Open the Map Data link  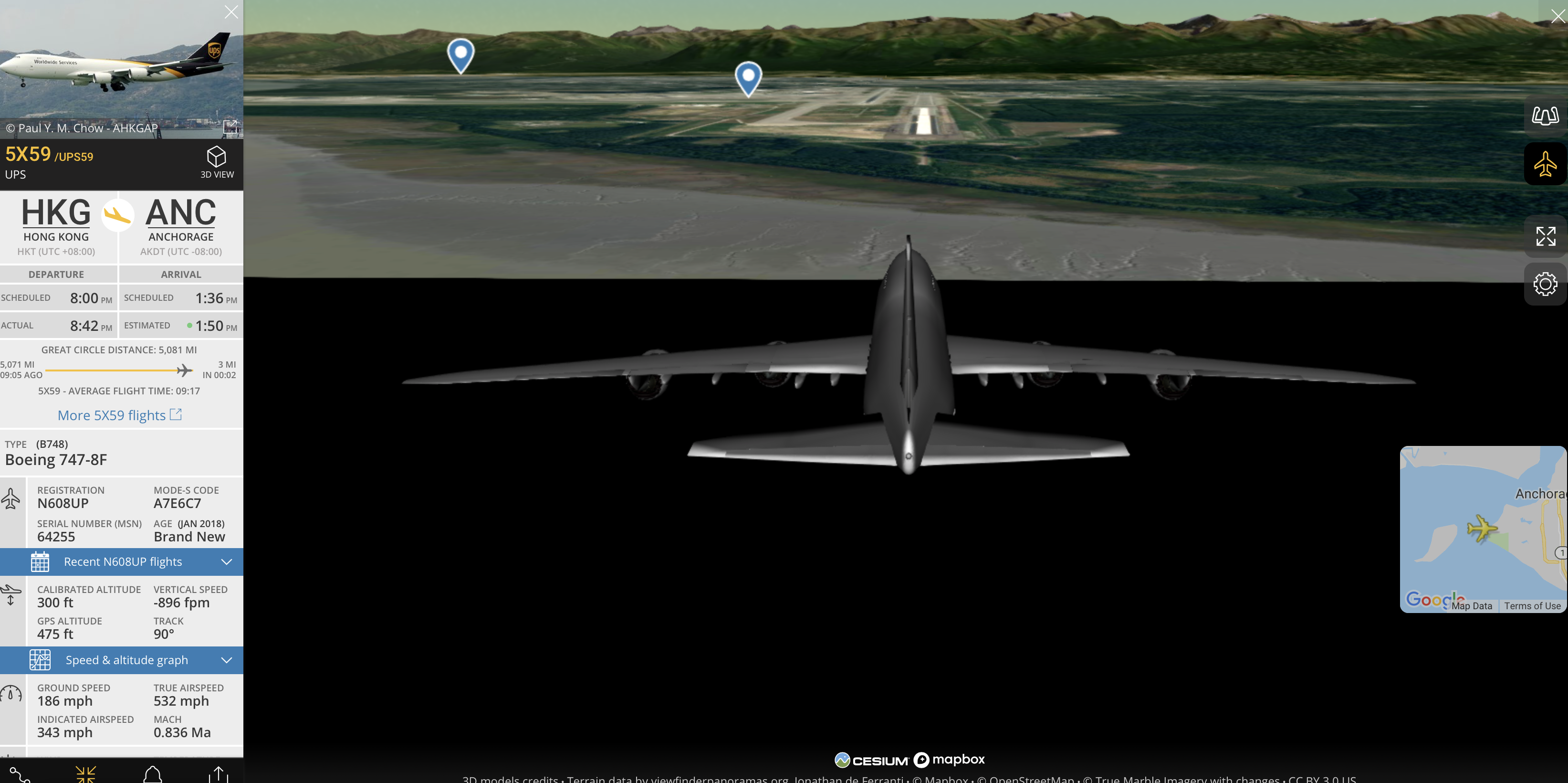[x=1471, y=606]
